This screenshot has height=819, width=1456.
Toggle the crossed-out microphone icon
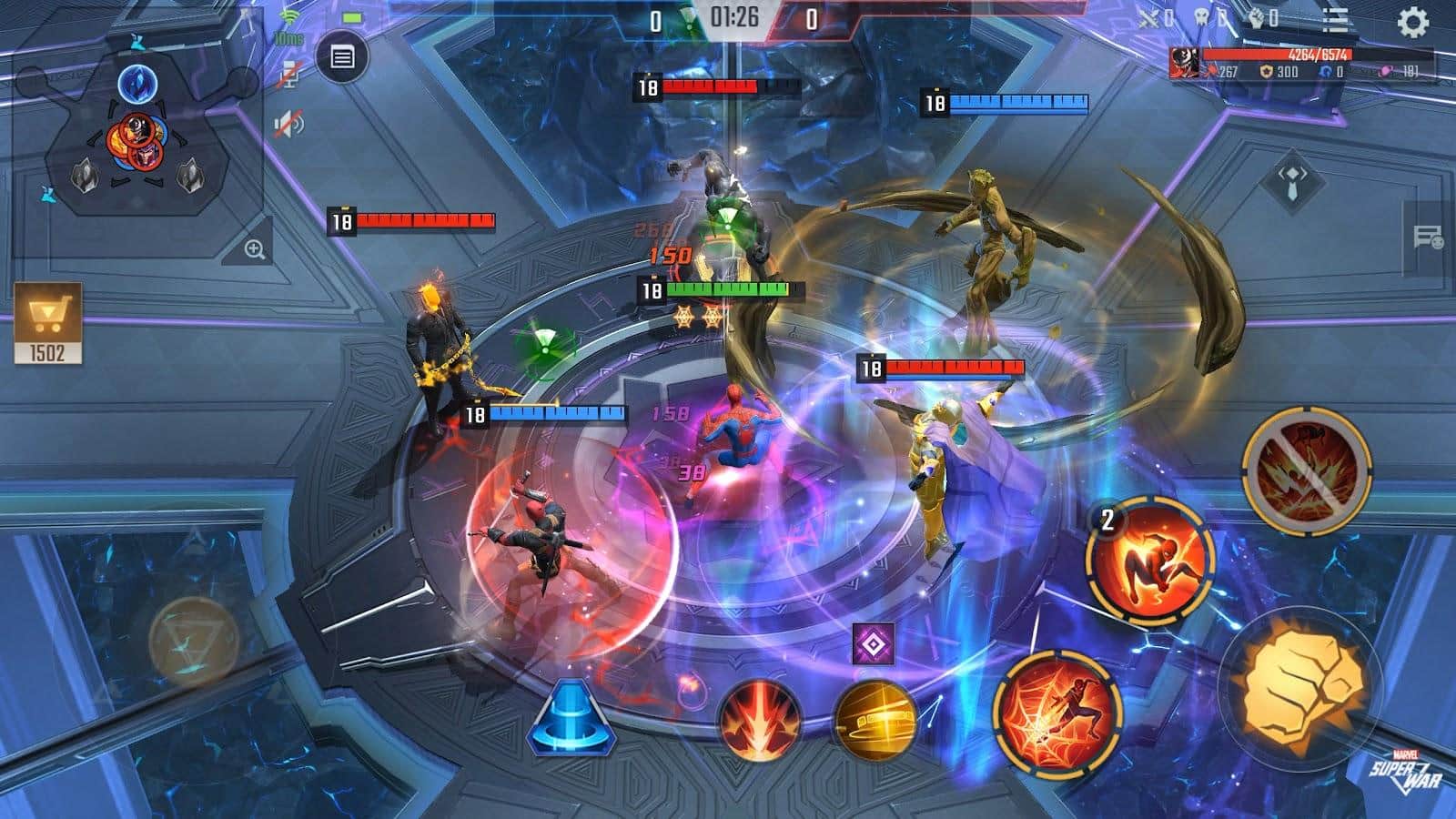click(289, 76)
